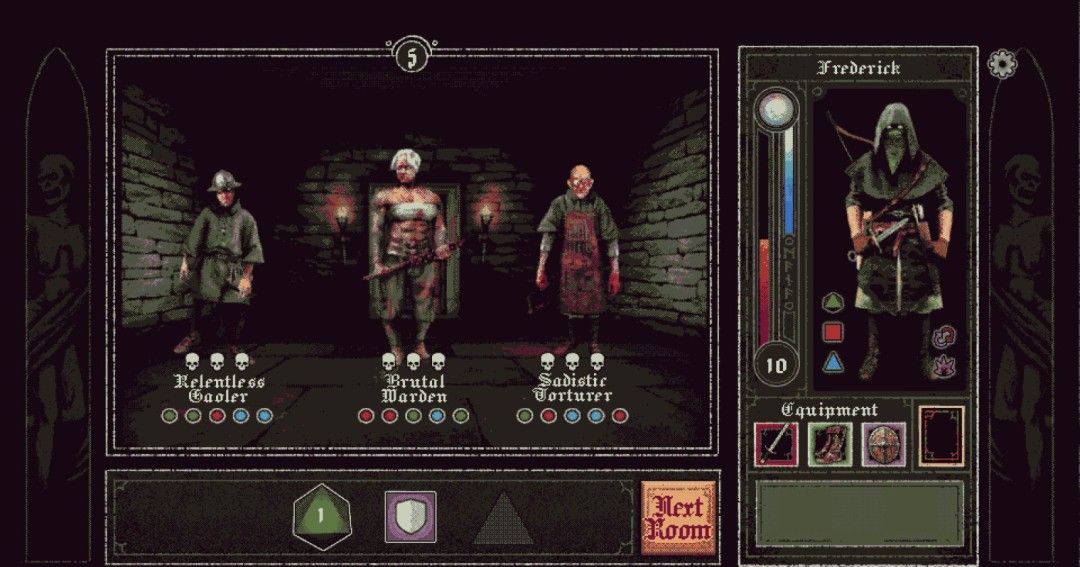Select the pink flame ability icon

(942, 368)
